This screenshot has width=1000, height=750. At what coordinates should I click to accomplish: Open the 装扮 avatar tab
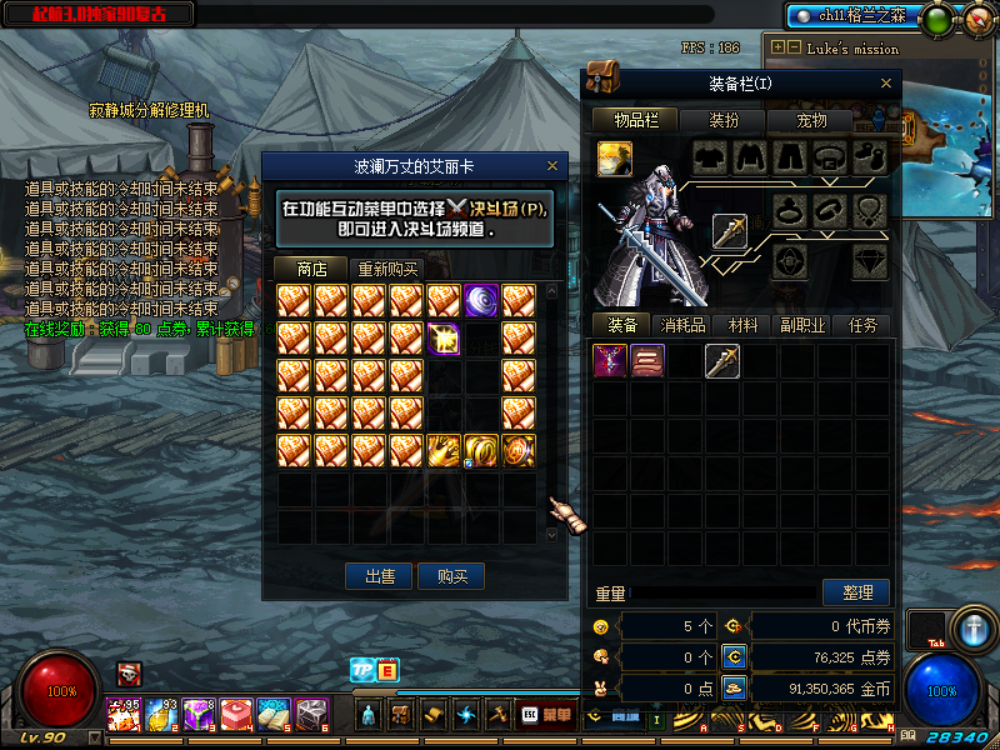pos(724,120)
